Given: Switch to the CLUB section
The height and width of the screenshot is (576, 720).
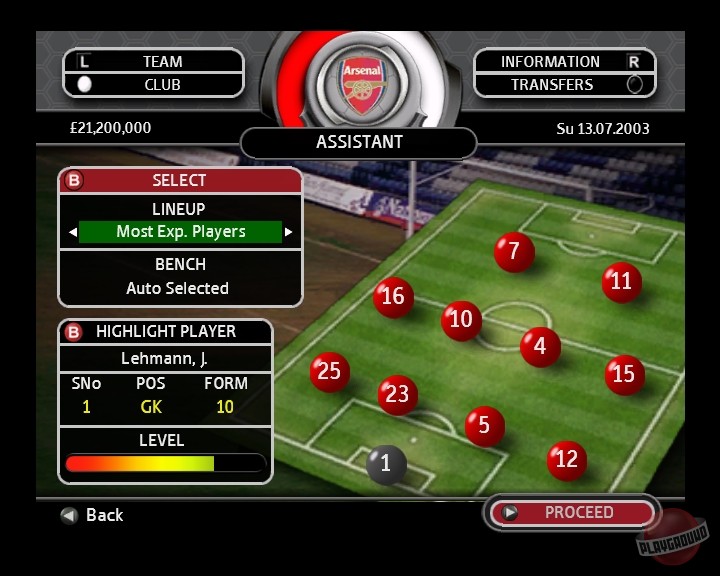Looking at the screenshot, I should pos(162,85).
